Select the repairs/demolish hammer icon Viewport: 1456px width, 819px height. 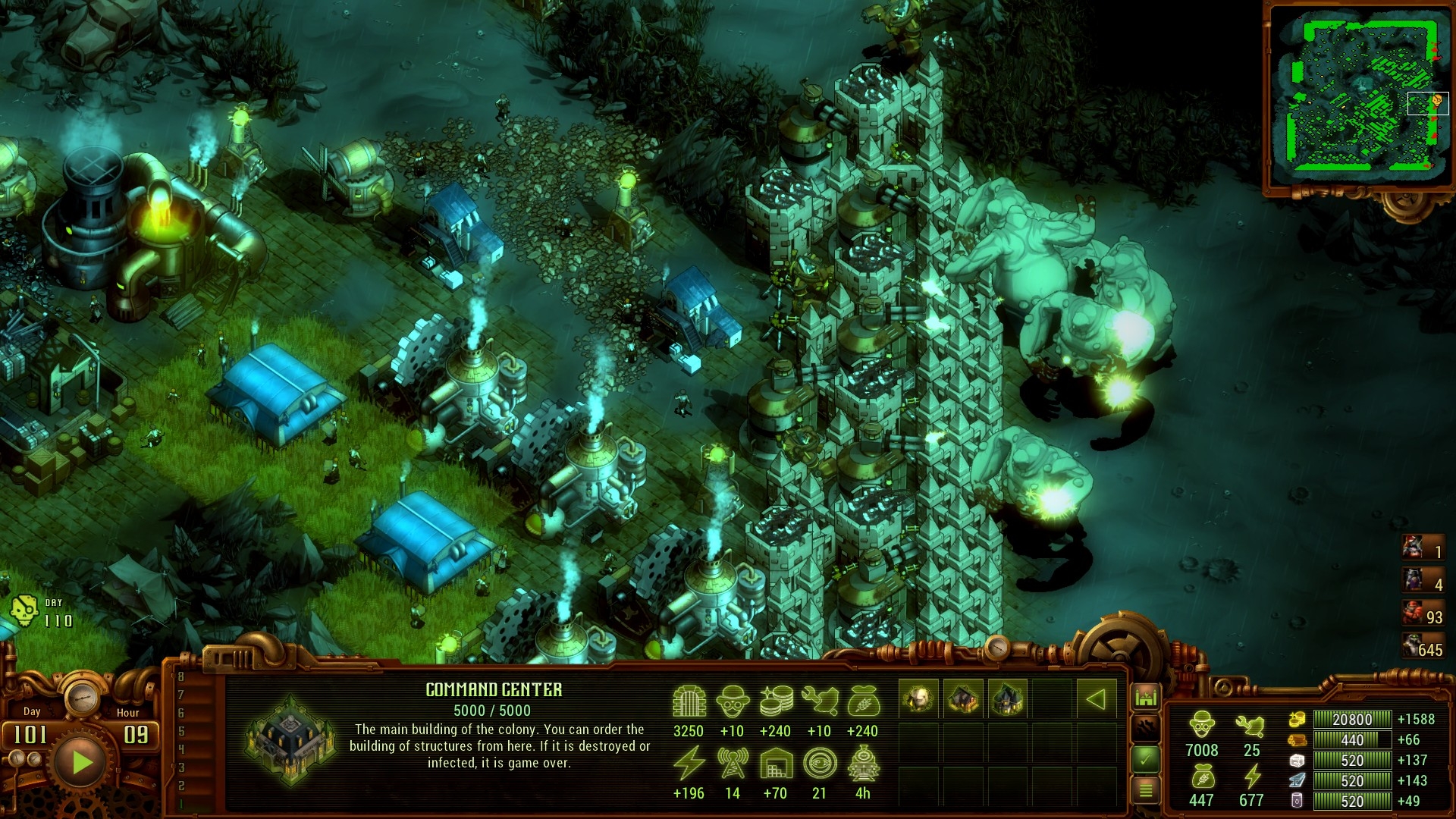pos(1146,726)
